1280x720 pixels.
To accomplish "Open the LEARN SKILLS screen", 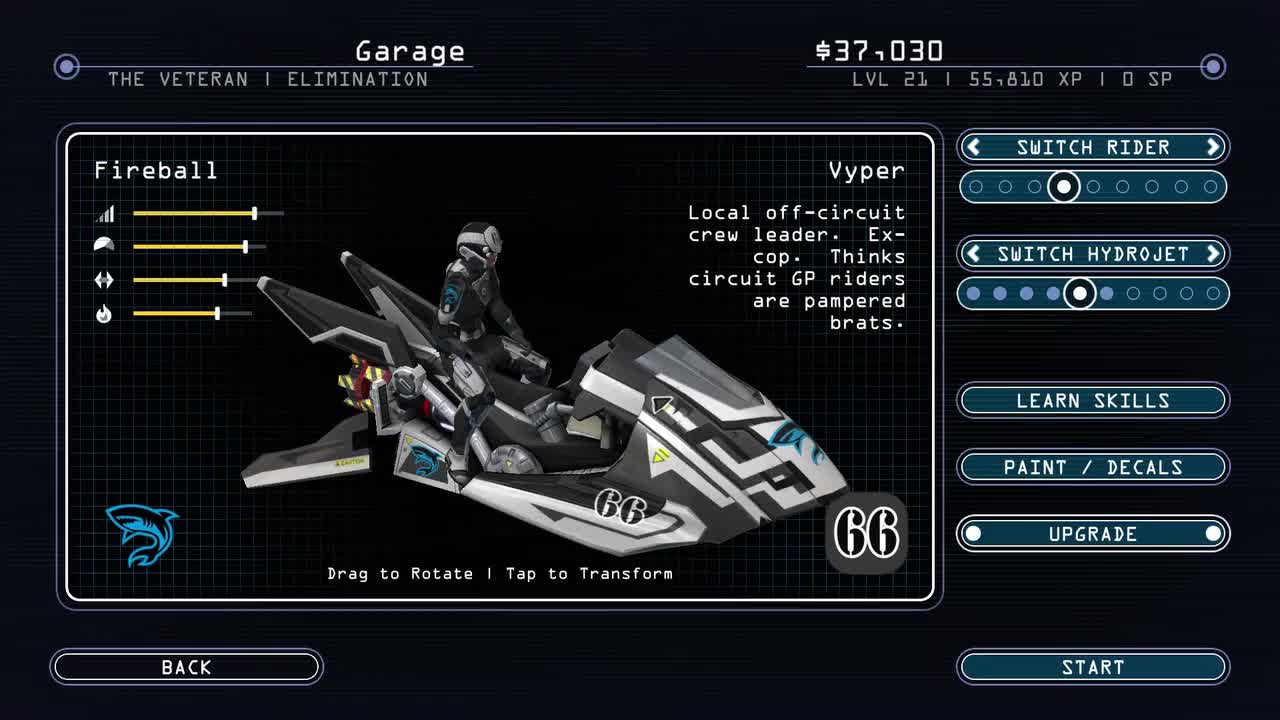I will coord(1092,401).
